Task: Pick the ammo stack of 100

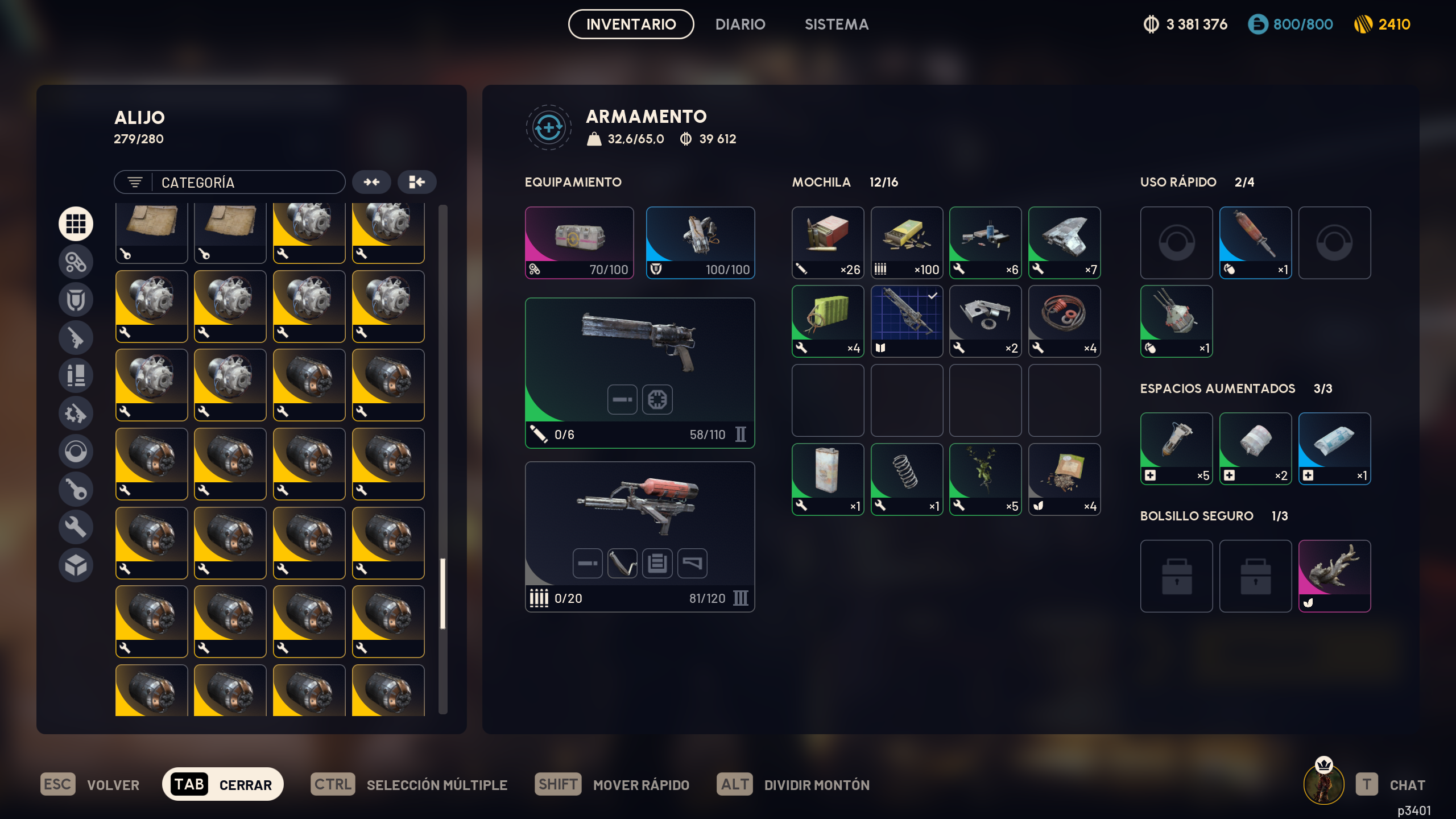Action: pyautogui.click(x=907, y=243)
